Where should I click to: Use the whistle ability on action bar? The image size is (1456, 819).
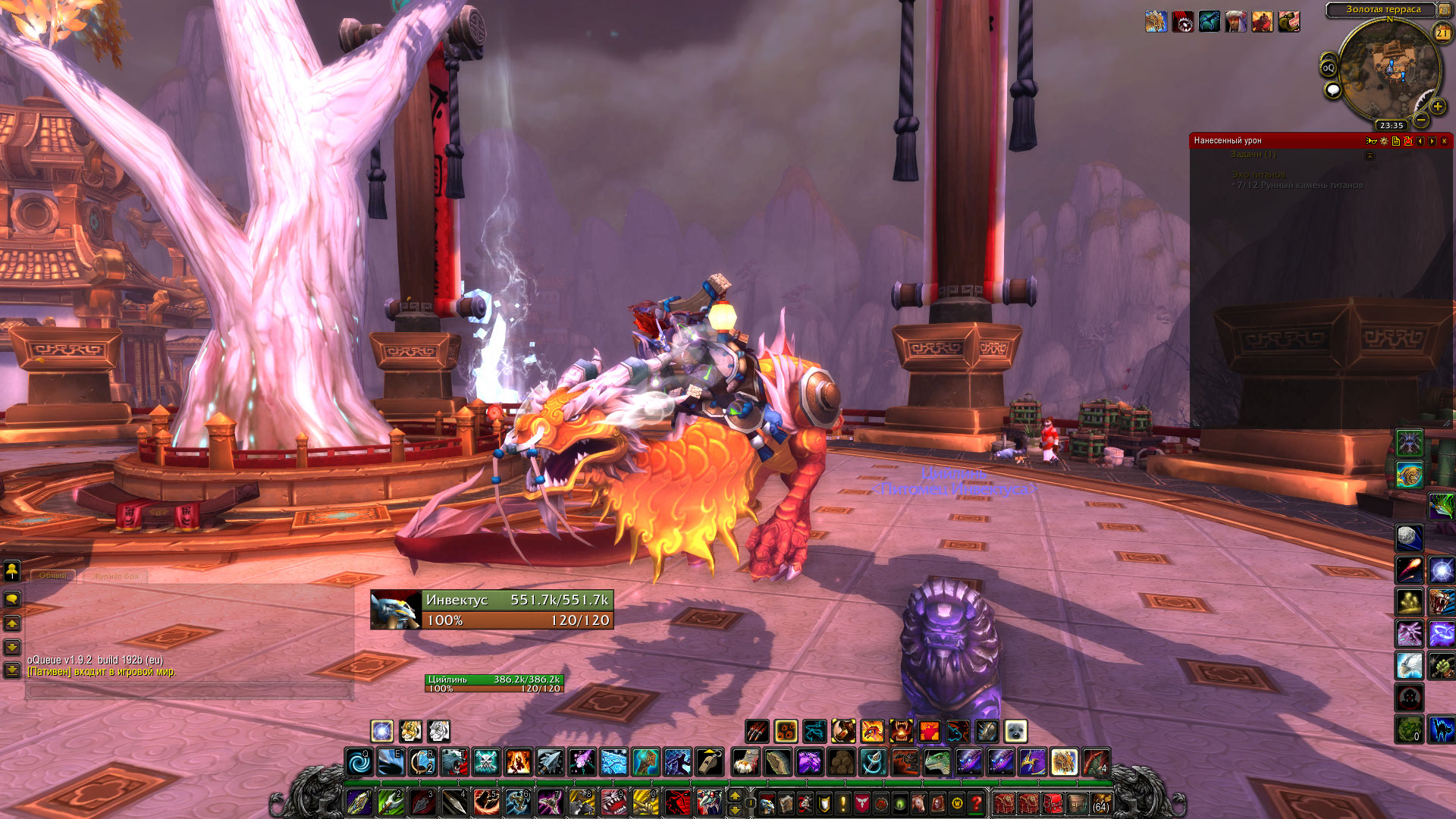coord(709,761)
